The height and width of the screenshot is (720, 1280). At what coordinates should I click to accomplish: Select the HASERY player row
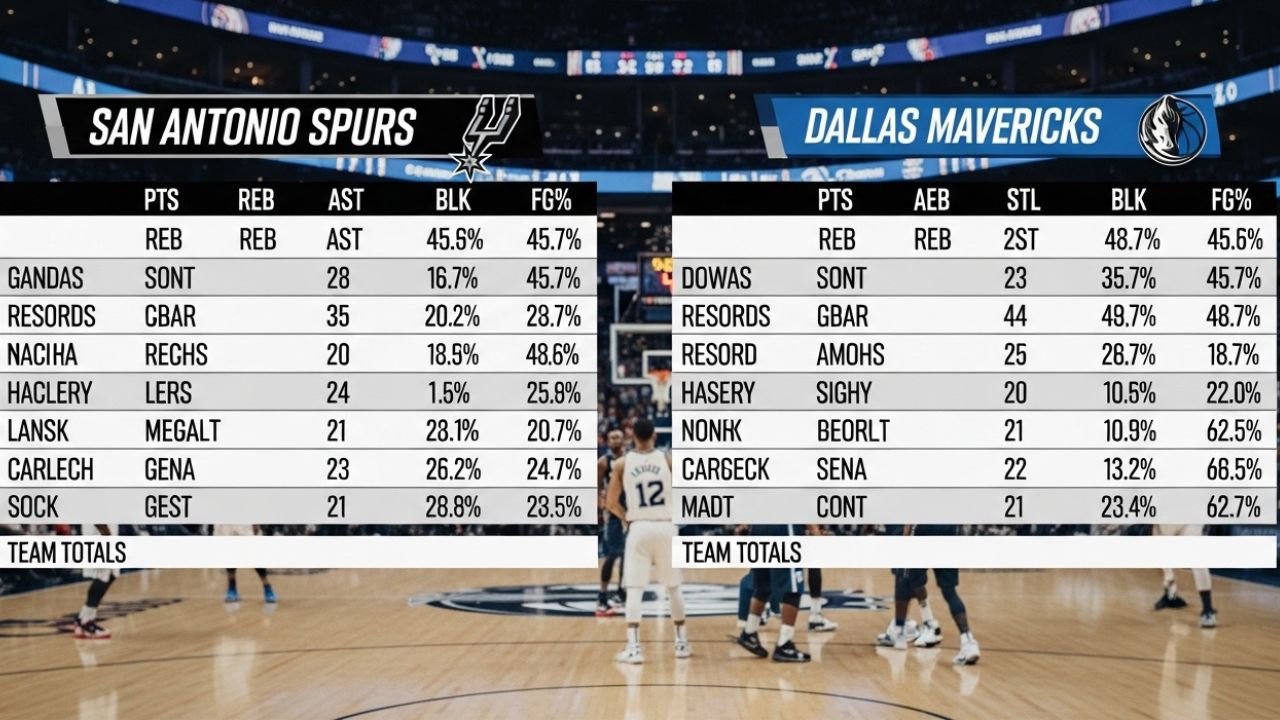click(975, 392)
